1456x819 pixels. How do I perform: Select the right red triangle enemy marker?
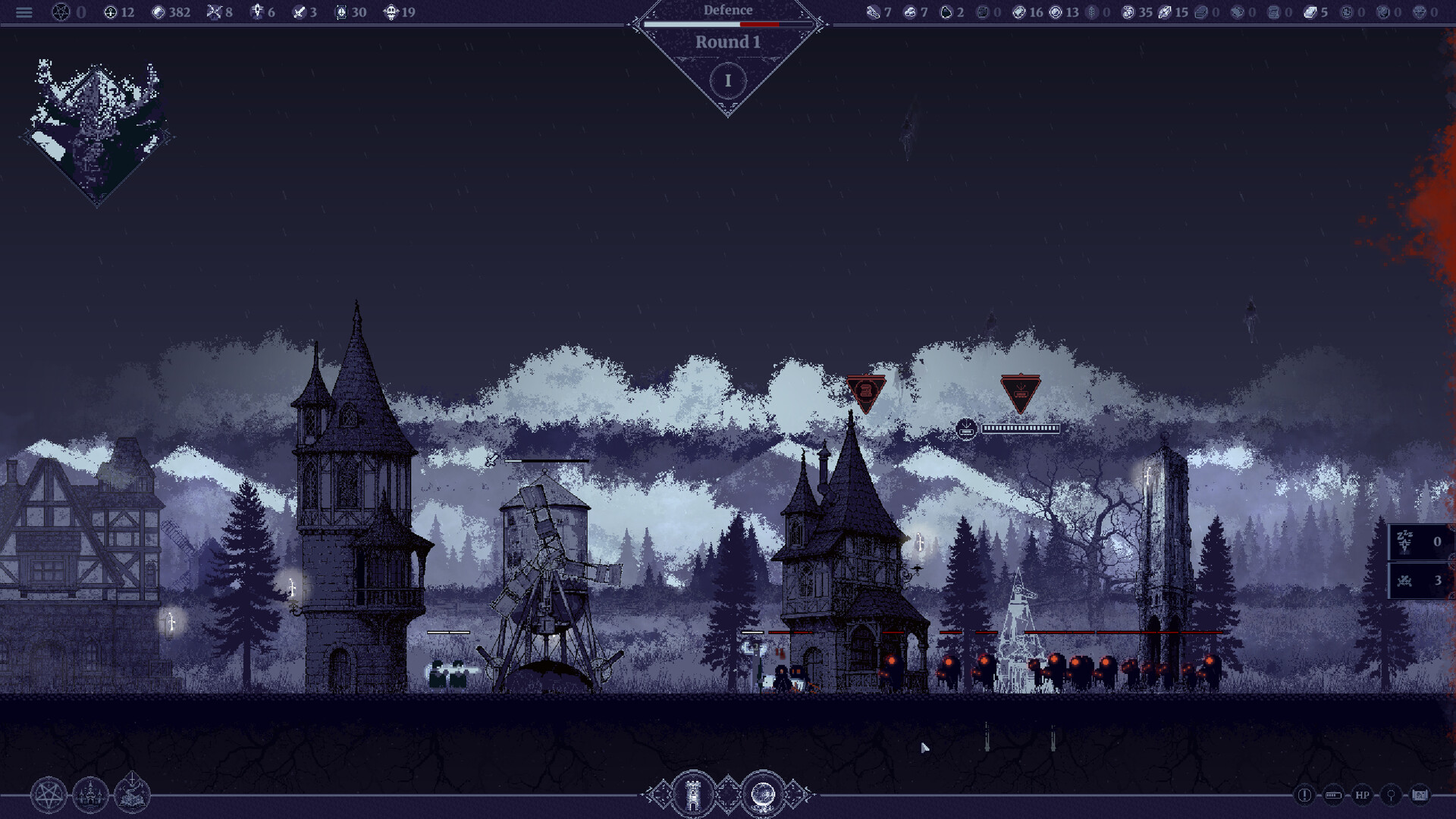(x=1020, y=392)
